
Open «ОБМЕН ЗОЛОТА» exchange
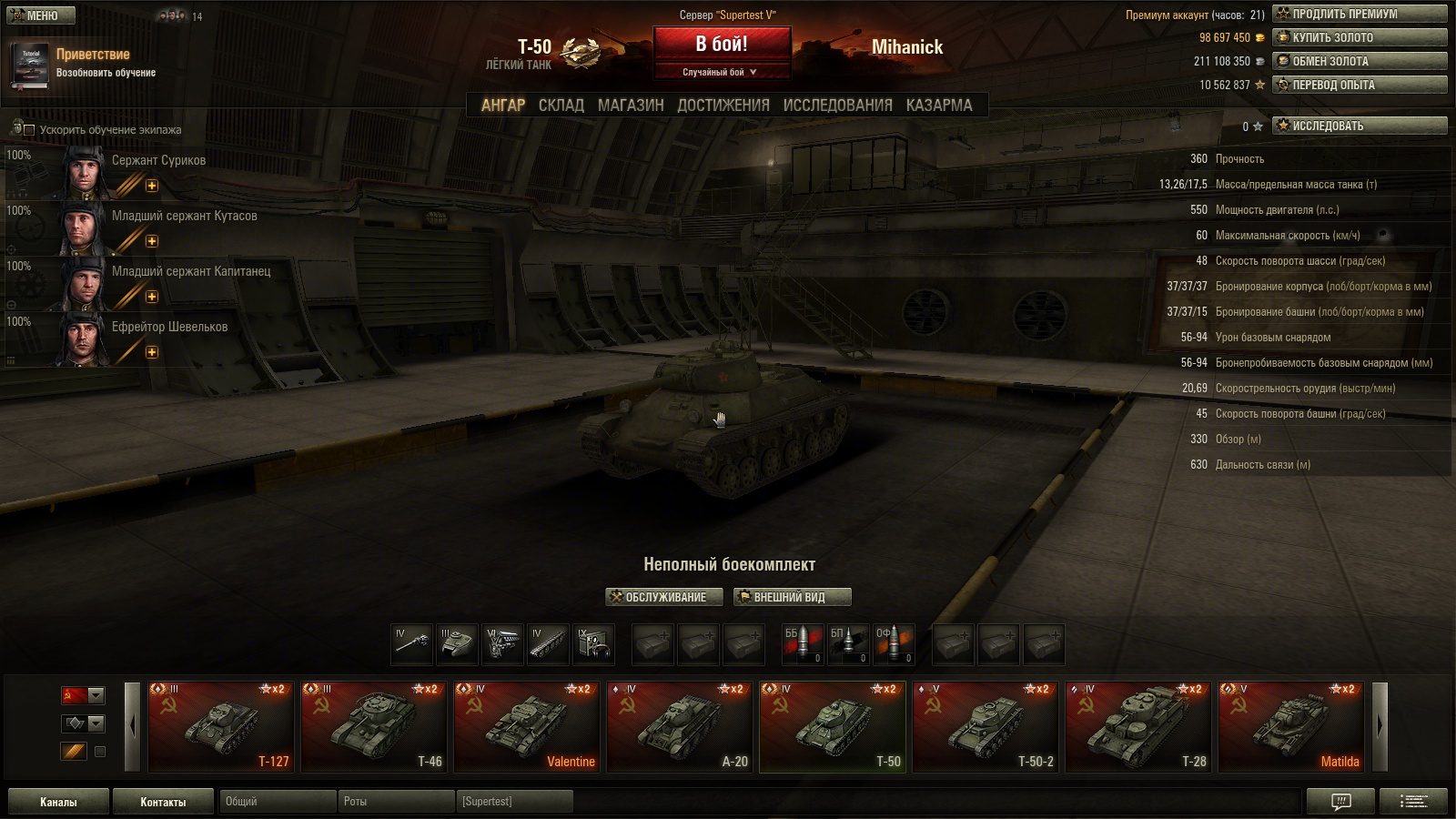click(1360, 61)
